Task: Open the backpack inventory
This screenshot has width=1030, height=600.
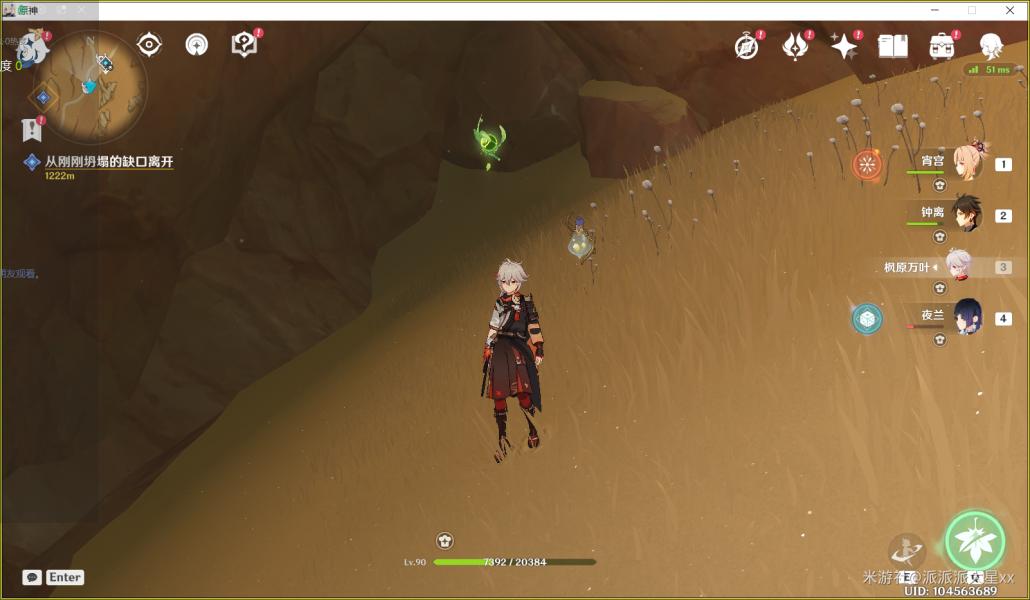Action: point(941,46)
